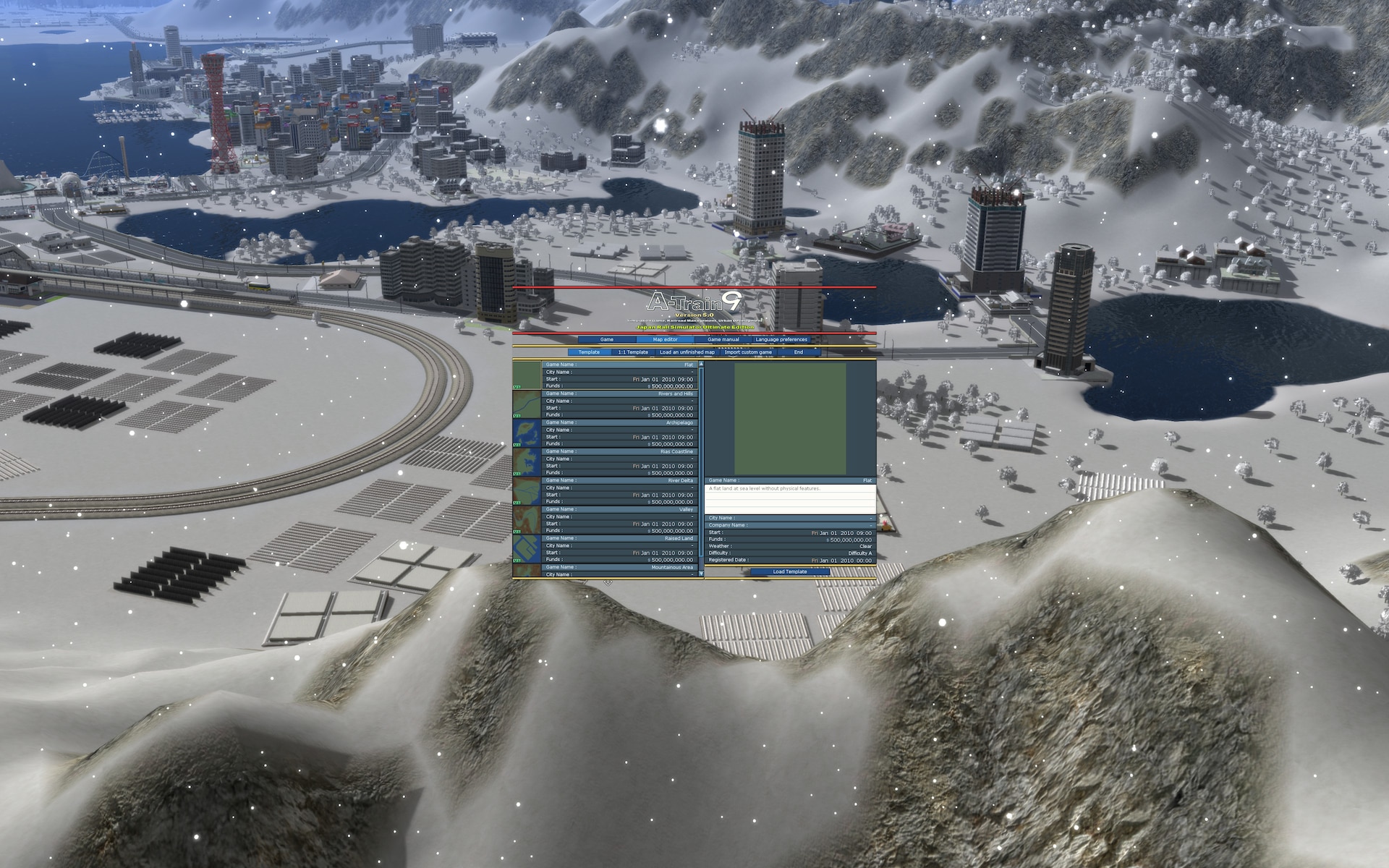Open the Game menu tab
The image size is (1389, 868).
click(x=606, y=339)
